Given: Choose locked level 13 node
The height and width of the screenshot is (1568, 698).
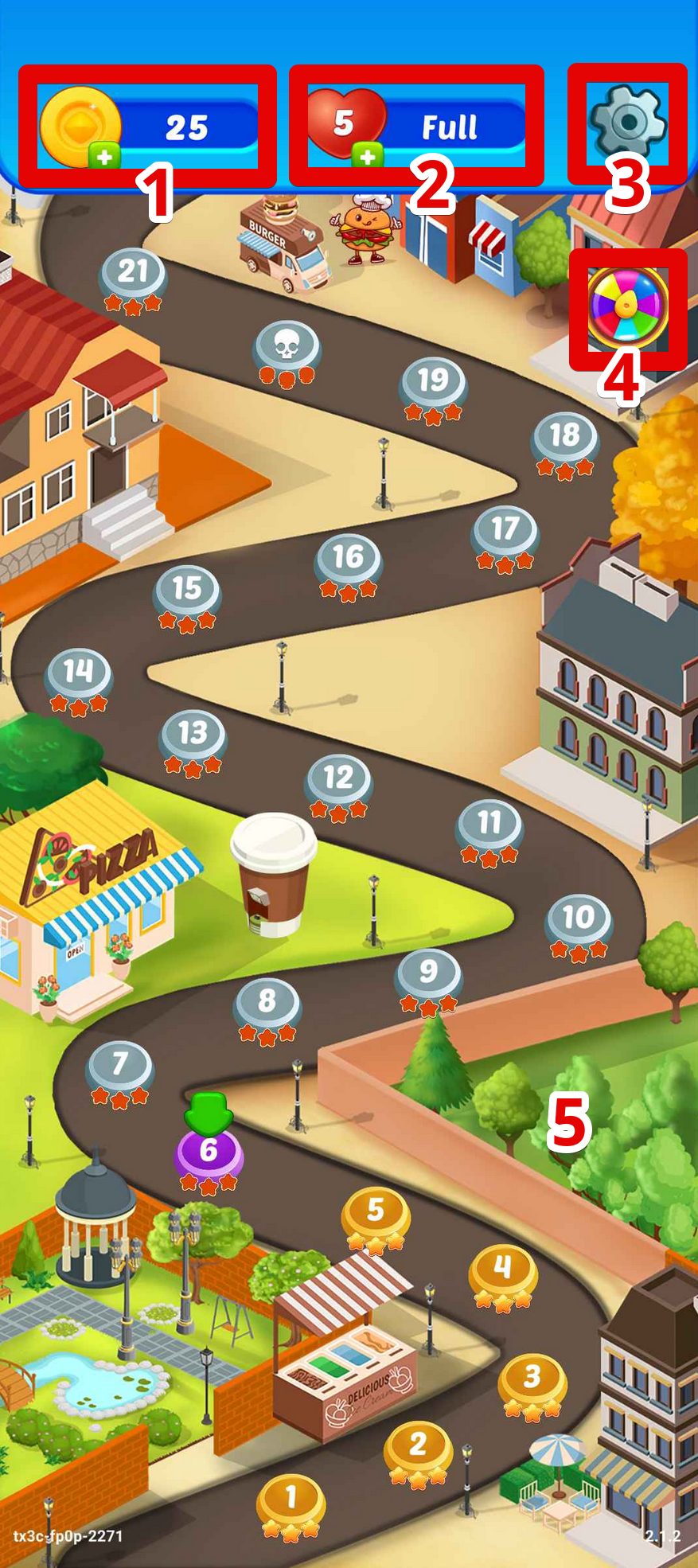Looking at the screenshot, I should [x=193, y=733].
